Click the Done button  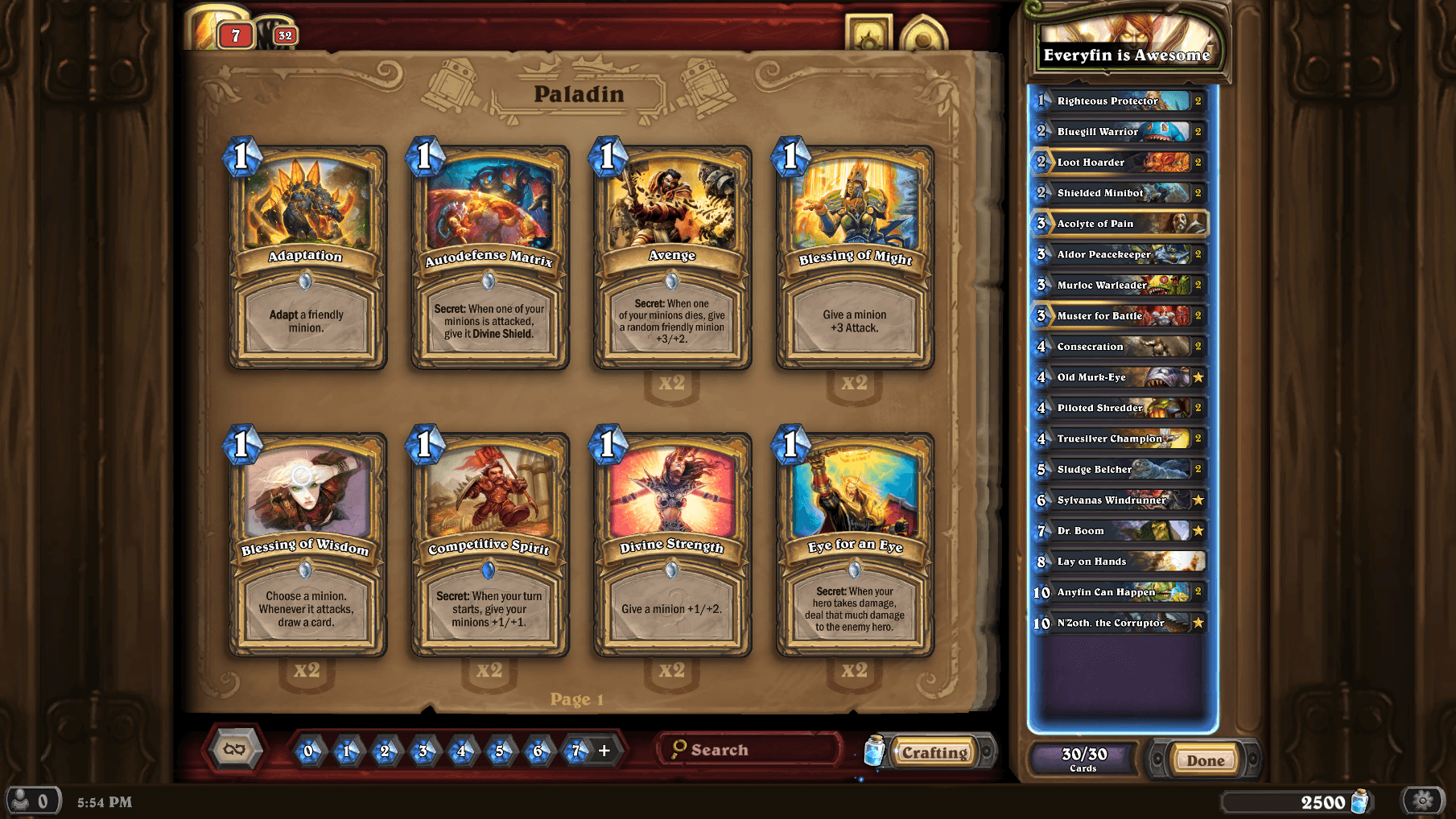(1204, 759)
